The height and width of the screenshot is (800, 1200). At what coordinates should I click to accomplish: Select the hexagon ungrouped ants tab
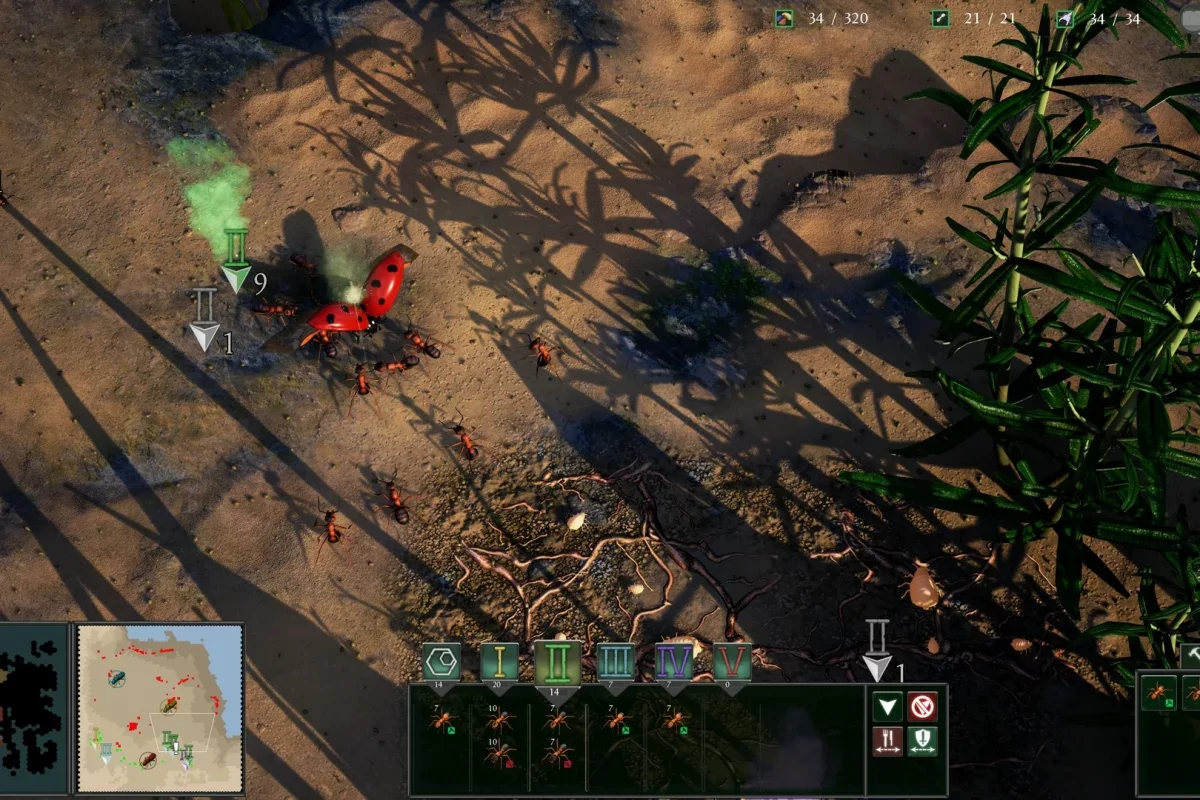tap(441, 663)
